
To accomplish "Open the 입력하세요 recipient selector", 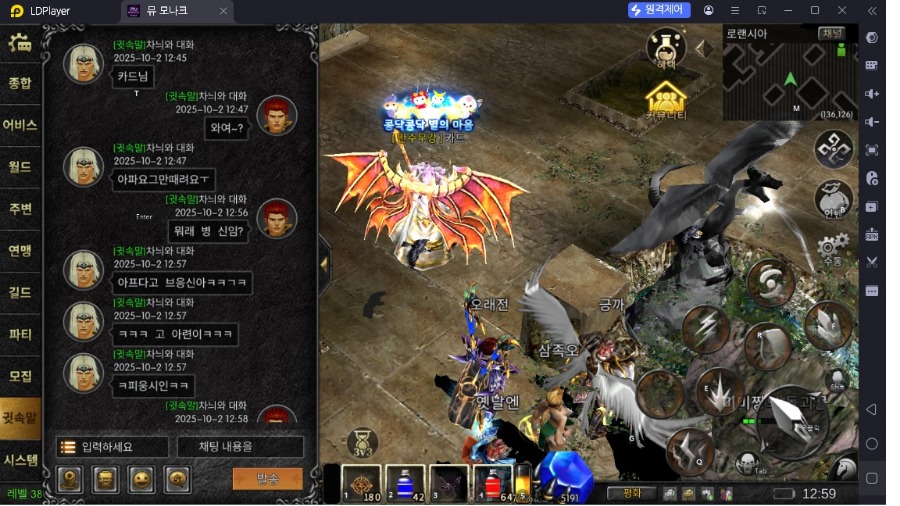I will [x=111, y=447].
